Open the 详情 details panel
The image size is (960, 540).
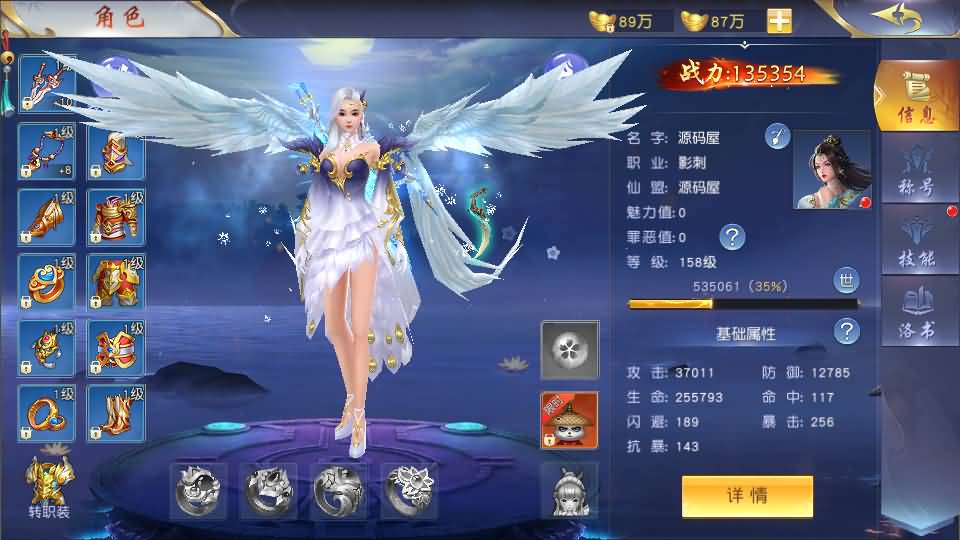747,496
